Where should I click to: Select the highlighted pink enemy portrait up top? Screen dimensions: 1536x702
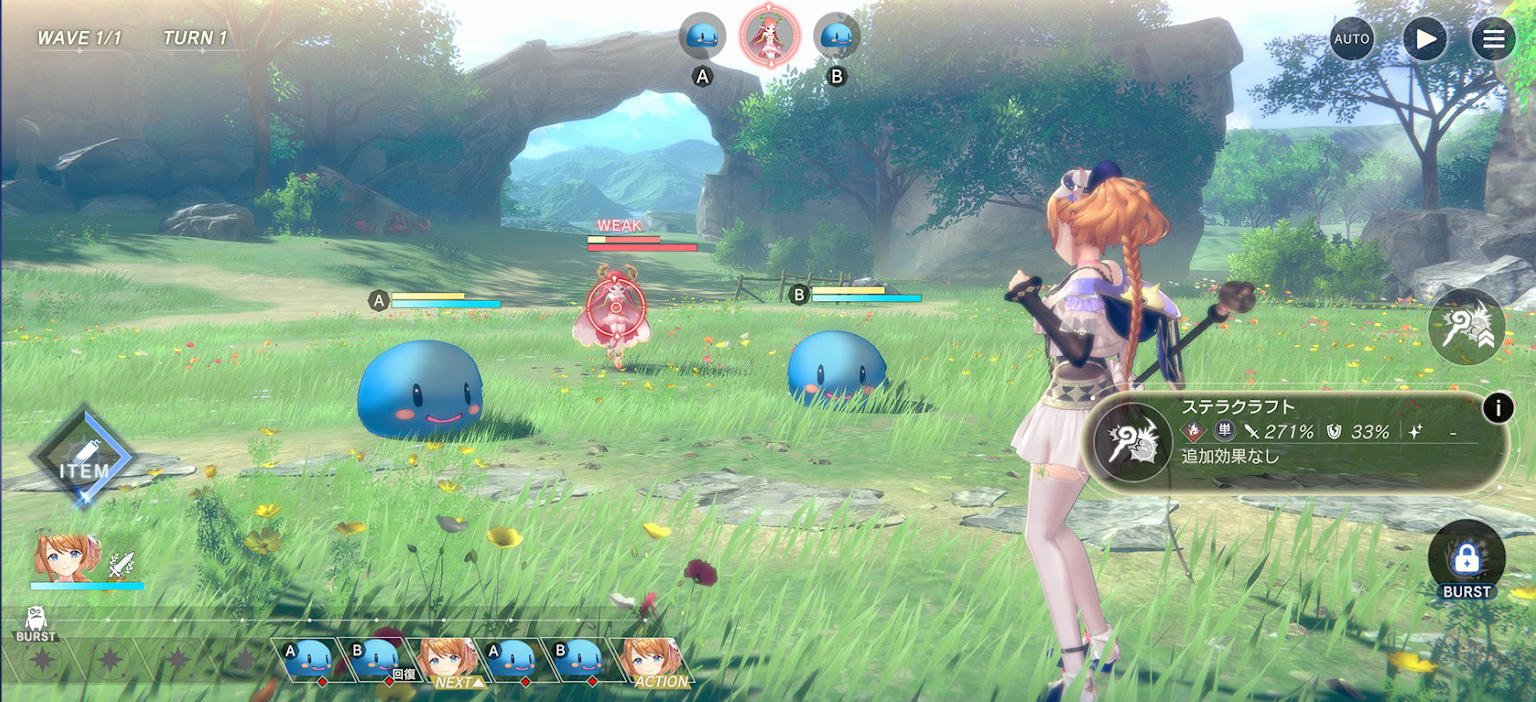[769, 34]
